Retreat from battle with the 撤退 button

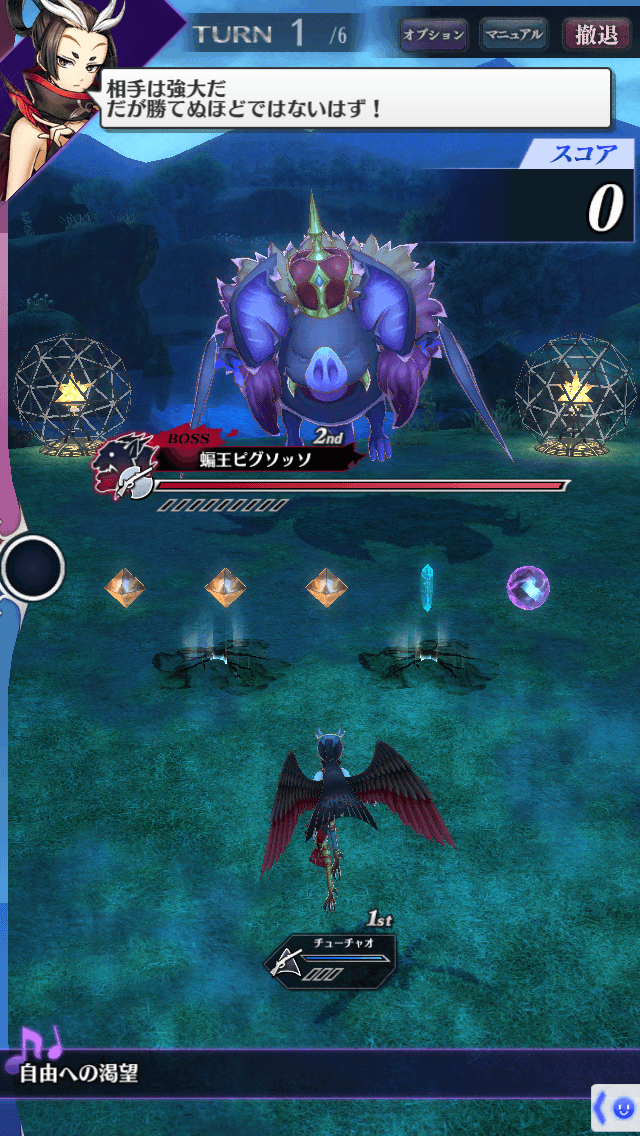pyautogui.click(x=596, y=35)
